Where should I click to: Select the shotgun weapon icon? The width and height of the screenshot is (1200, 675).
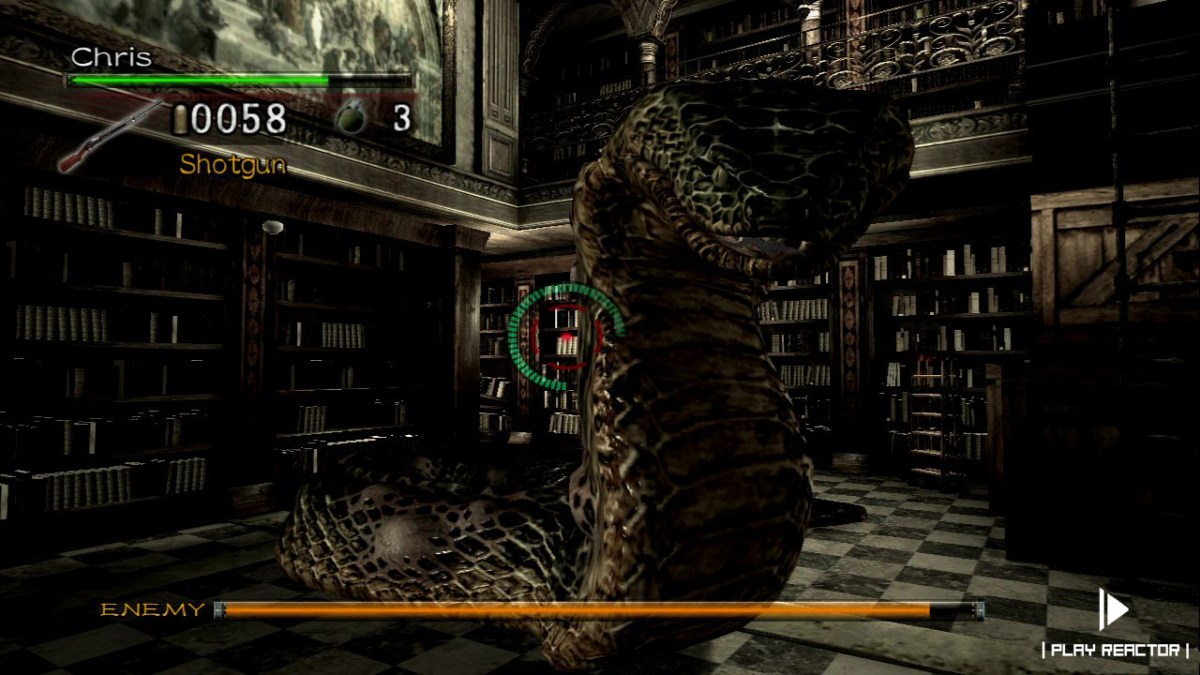[110, 135]
